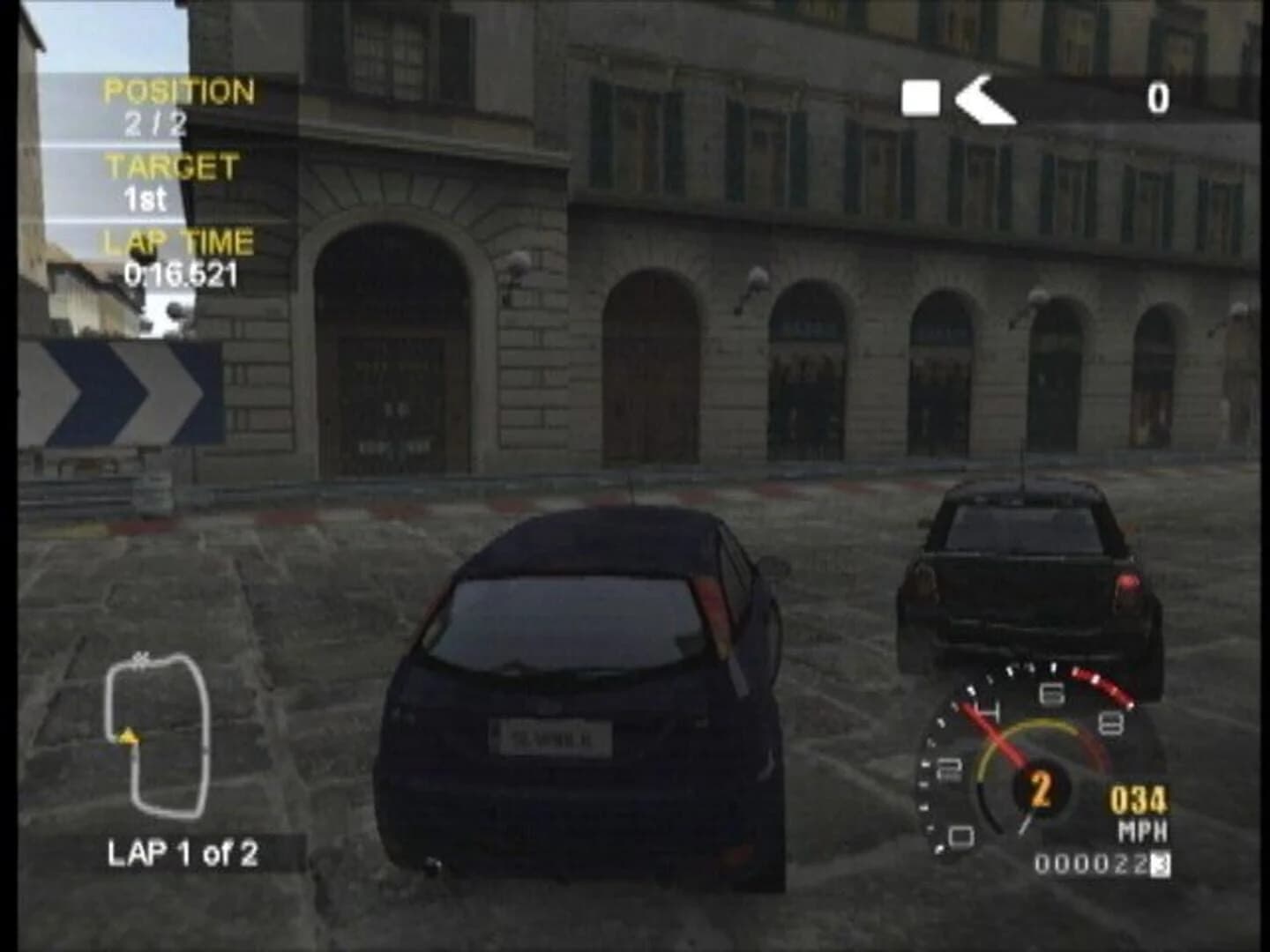This screenshot has height=952, width=1270.
Task: Select the start line marker on the minimap
Action: click(x=138, y=658)
